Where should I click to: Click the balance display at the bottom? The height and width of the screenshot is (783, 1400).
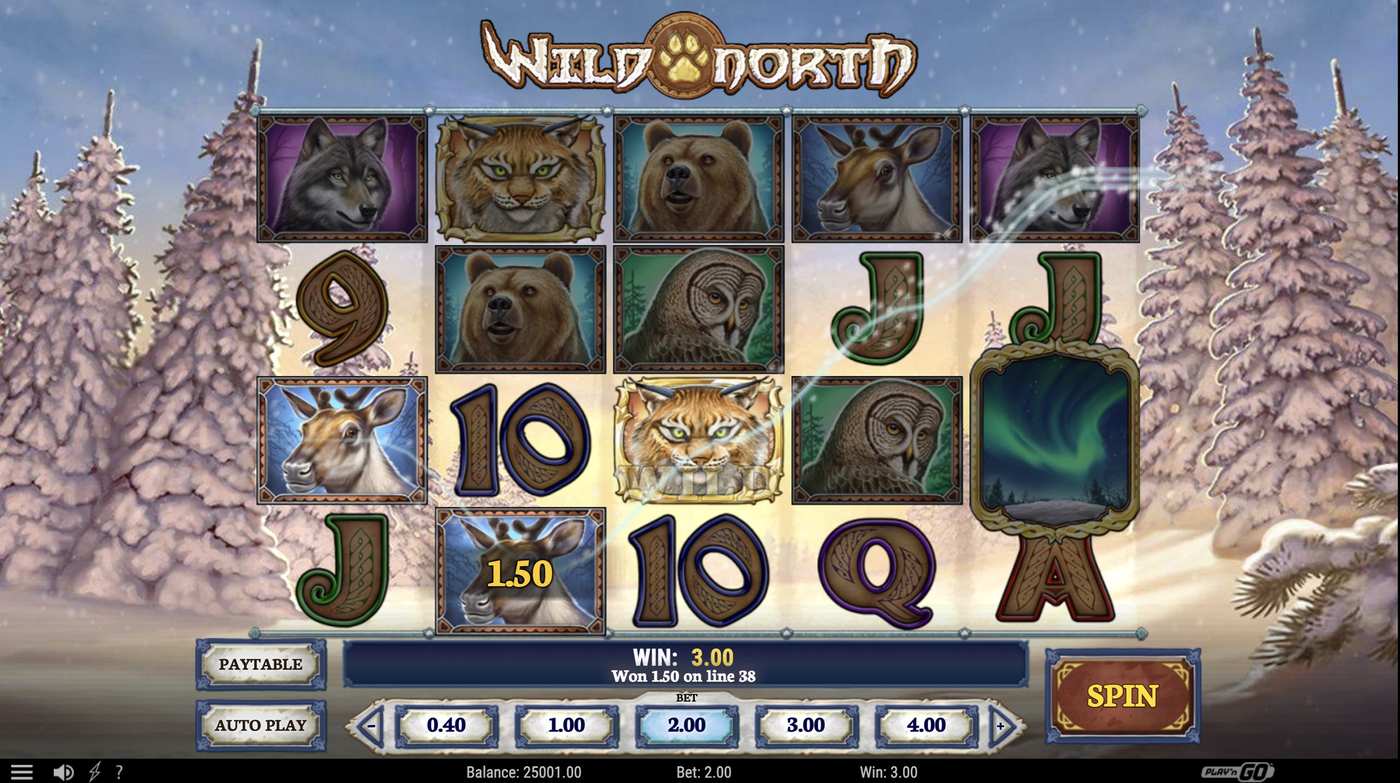tap(523, 771)
